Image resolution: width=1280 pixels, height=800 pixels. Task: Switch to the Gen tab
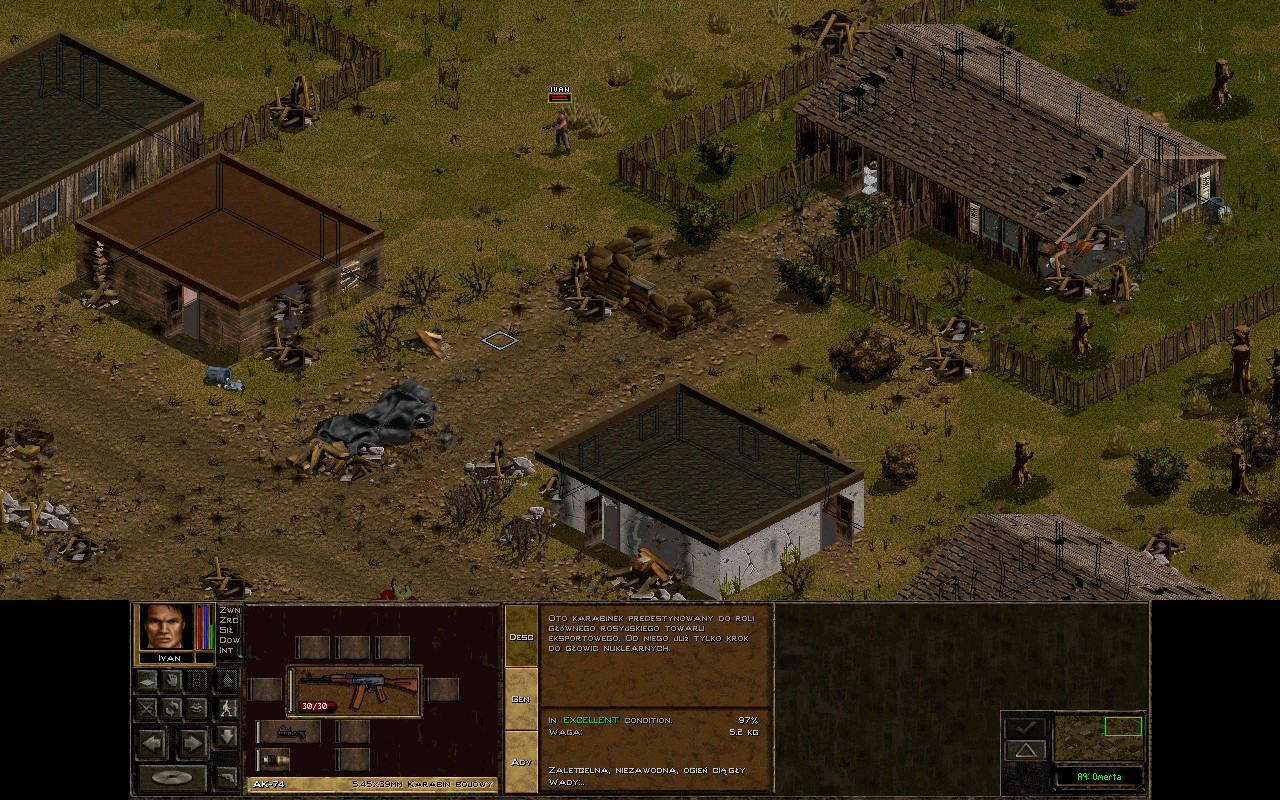point(521,699)
